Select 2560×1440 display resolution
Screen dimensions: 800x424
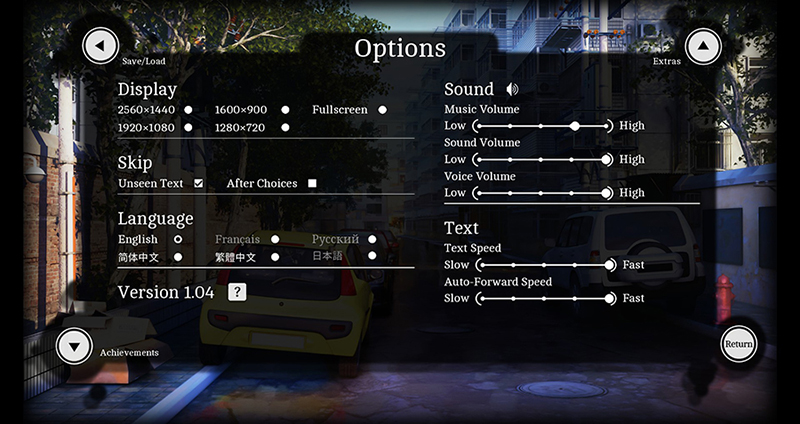point(187,110)
